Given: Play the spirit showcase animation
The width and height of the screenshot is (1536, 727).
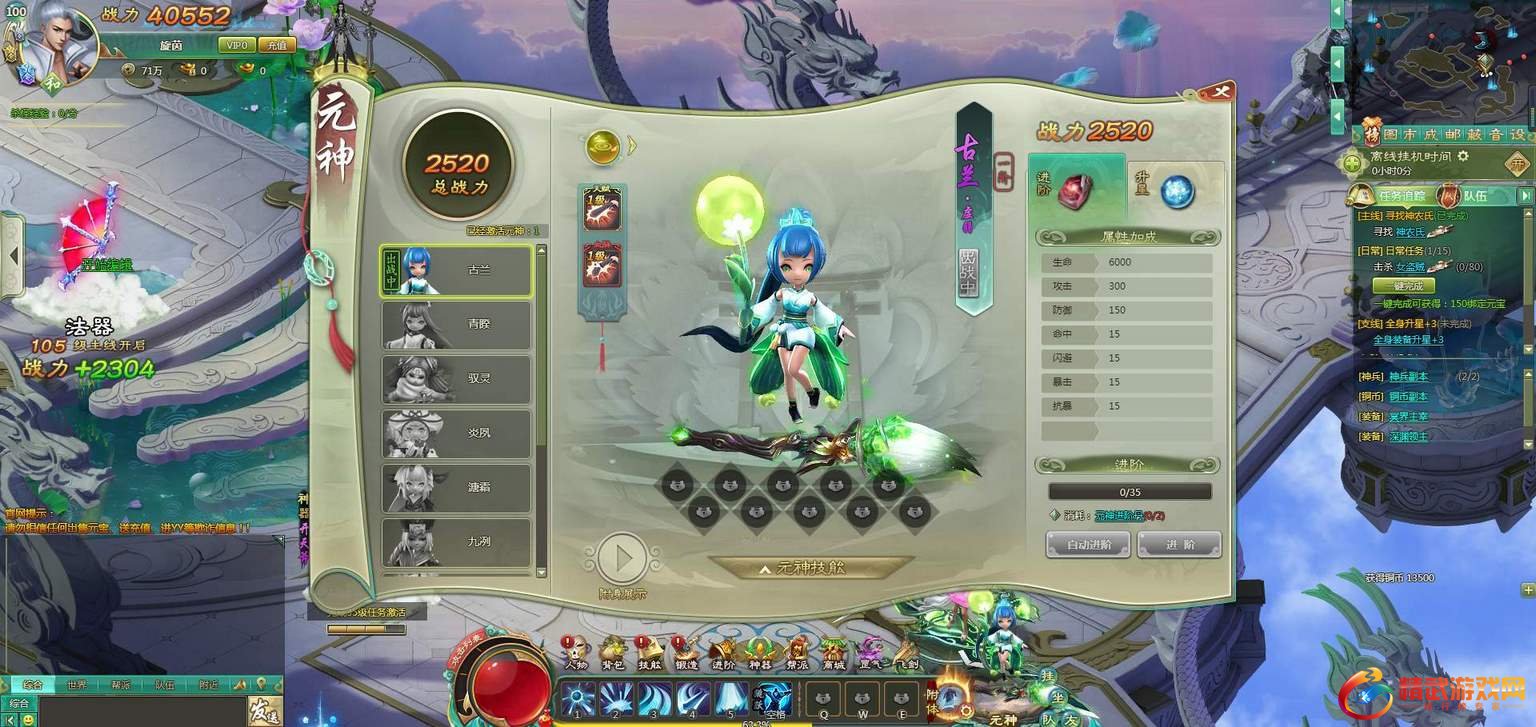Looking at the screenshot, I should click(x=623, y=558).
